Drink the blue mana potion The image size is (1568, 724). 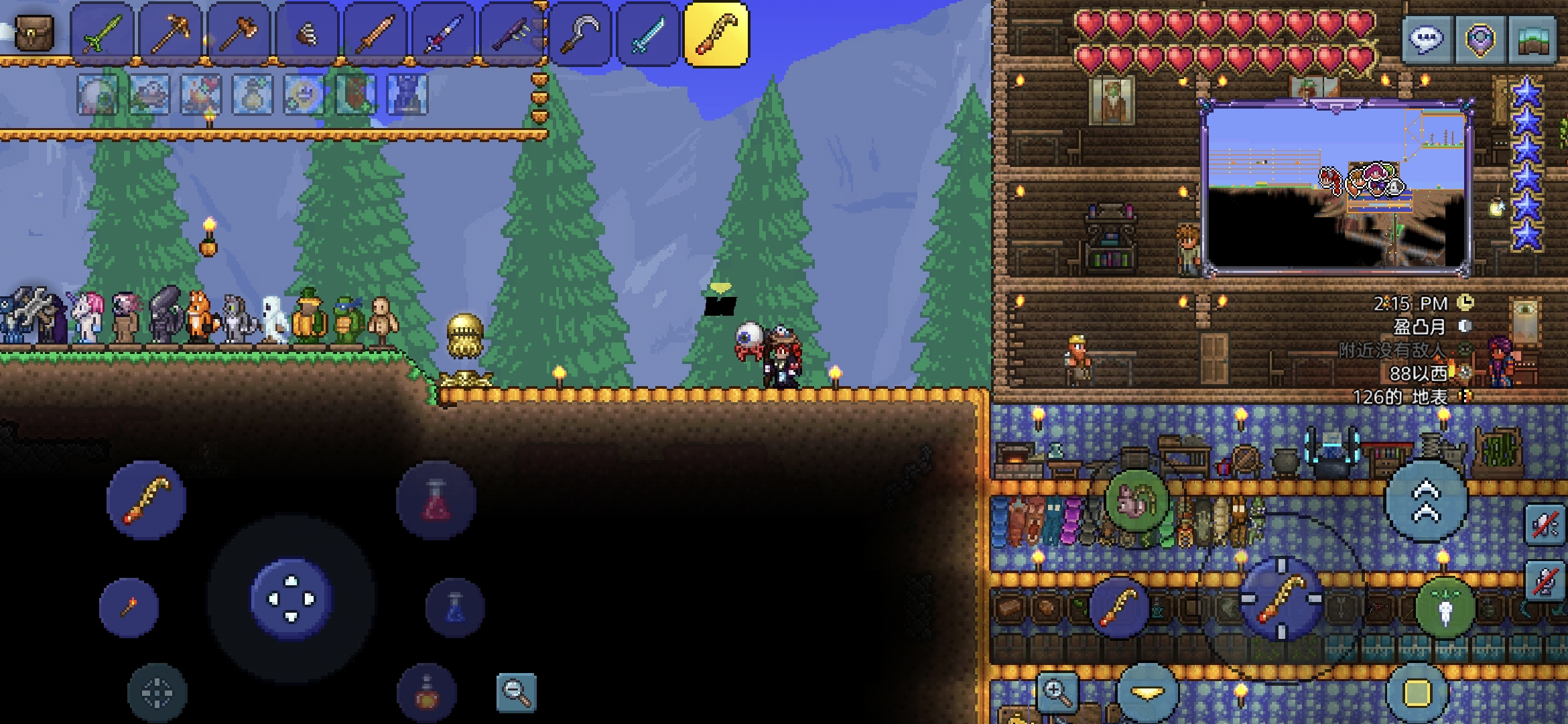click(455, 608)
